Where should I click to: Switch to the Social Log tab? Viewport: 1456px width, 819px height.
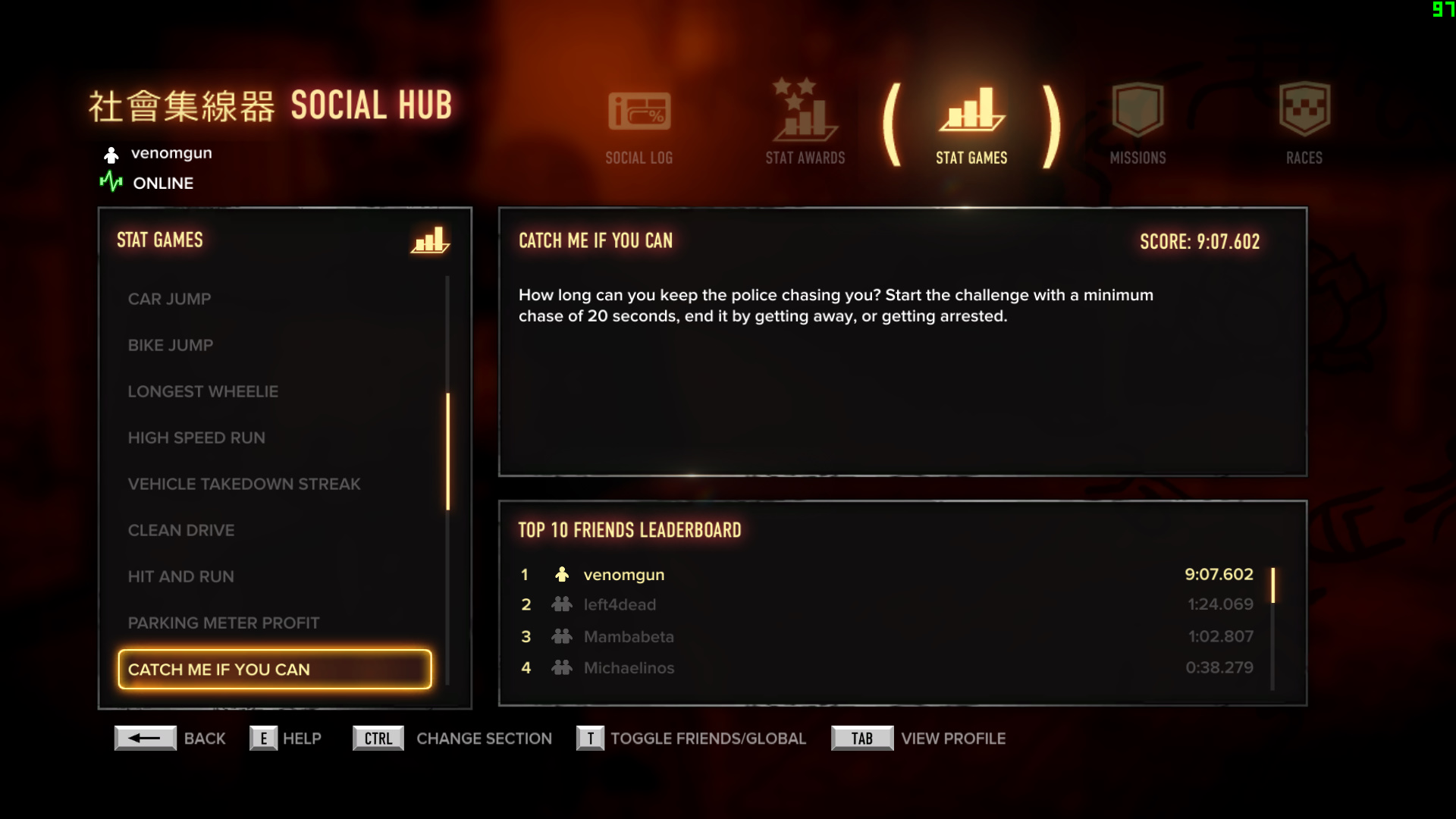[639, 125]
